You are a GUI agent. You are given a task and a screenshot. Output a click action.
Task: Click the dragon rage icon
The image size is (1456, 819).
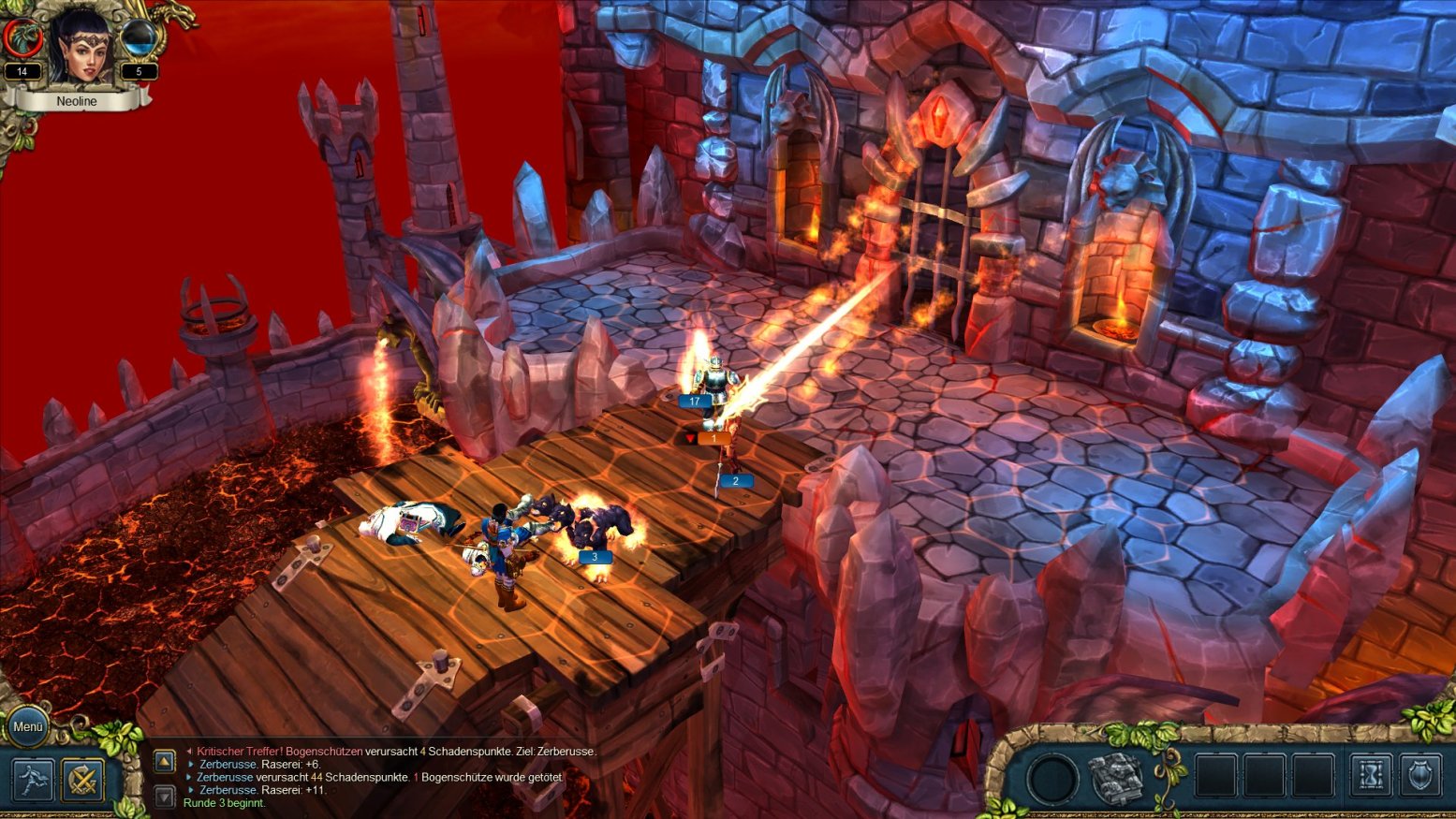point(21,38)
